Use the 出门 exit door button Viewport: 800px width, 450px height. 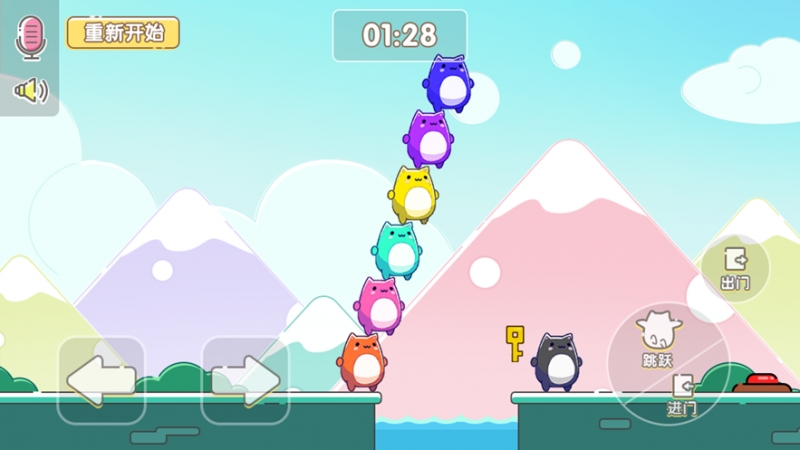point(735,268)
